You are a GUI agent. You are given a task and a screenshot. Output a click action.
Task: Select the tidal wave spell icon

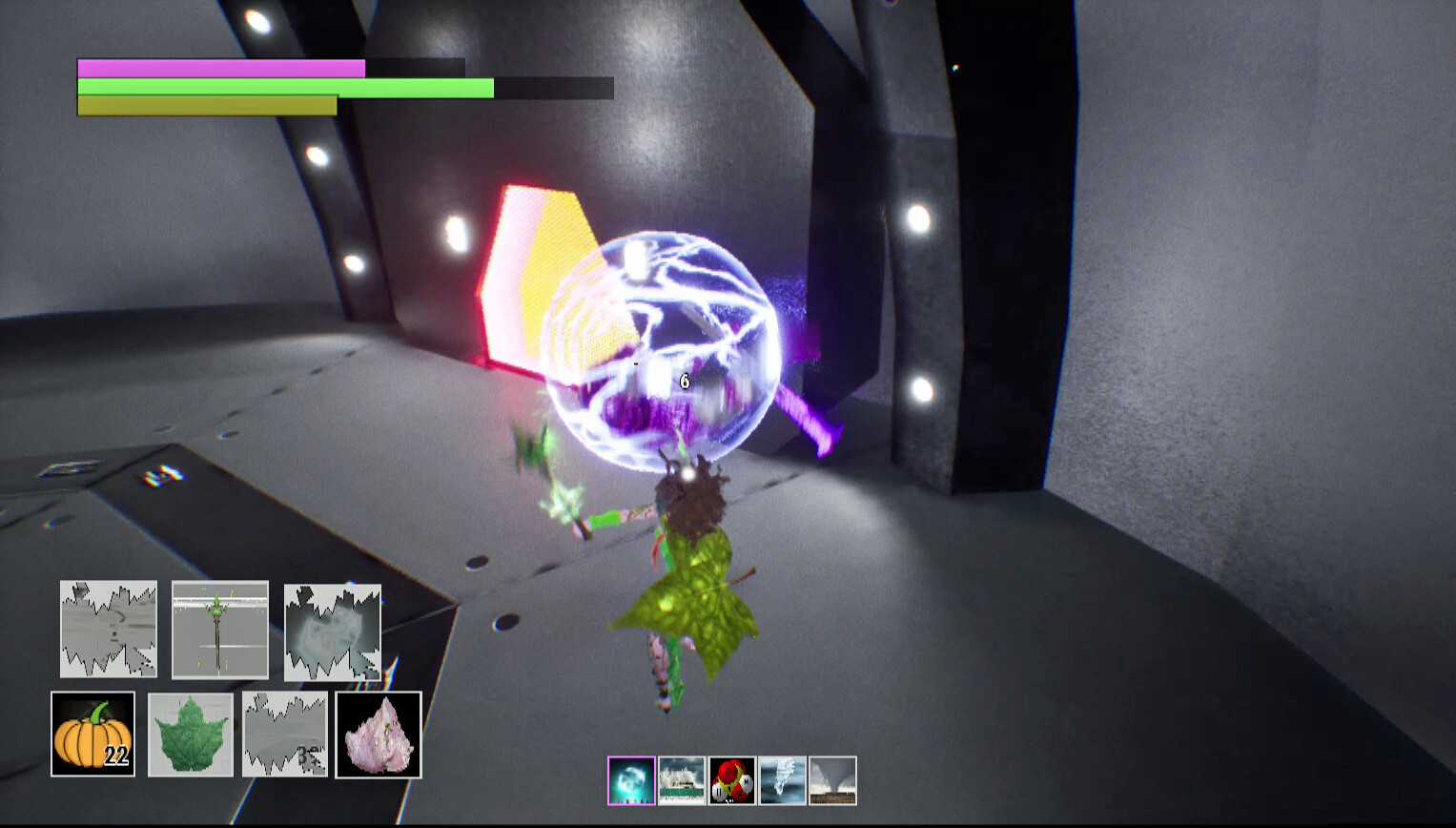tap(682, 780)
